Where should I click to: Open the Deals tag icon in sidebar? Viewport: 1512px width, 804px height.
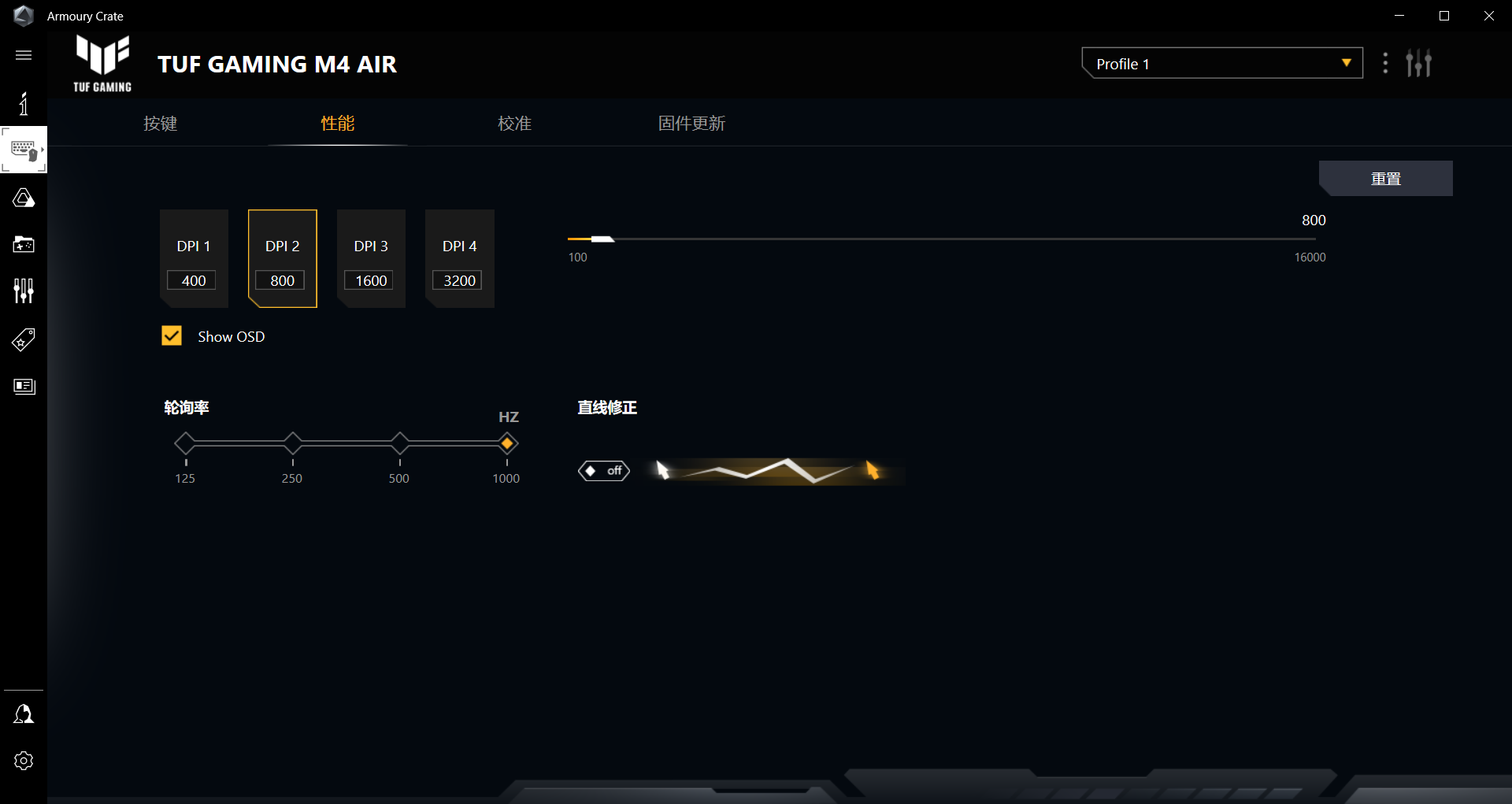[x=24, y=339]
